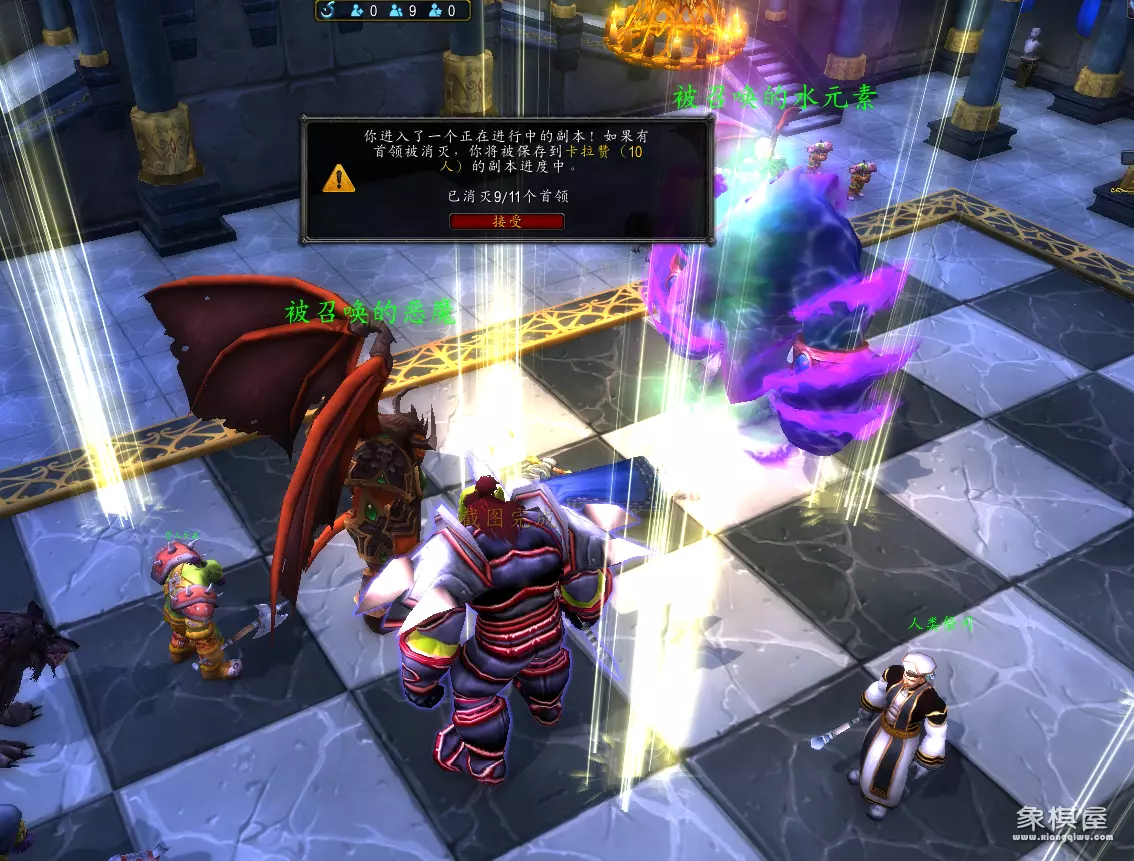Click the blue swirl refresh icon
Viewport: 1134px width, 861px height.
(328, 11)
